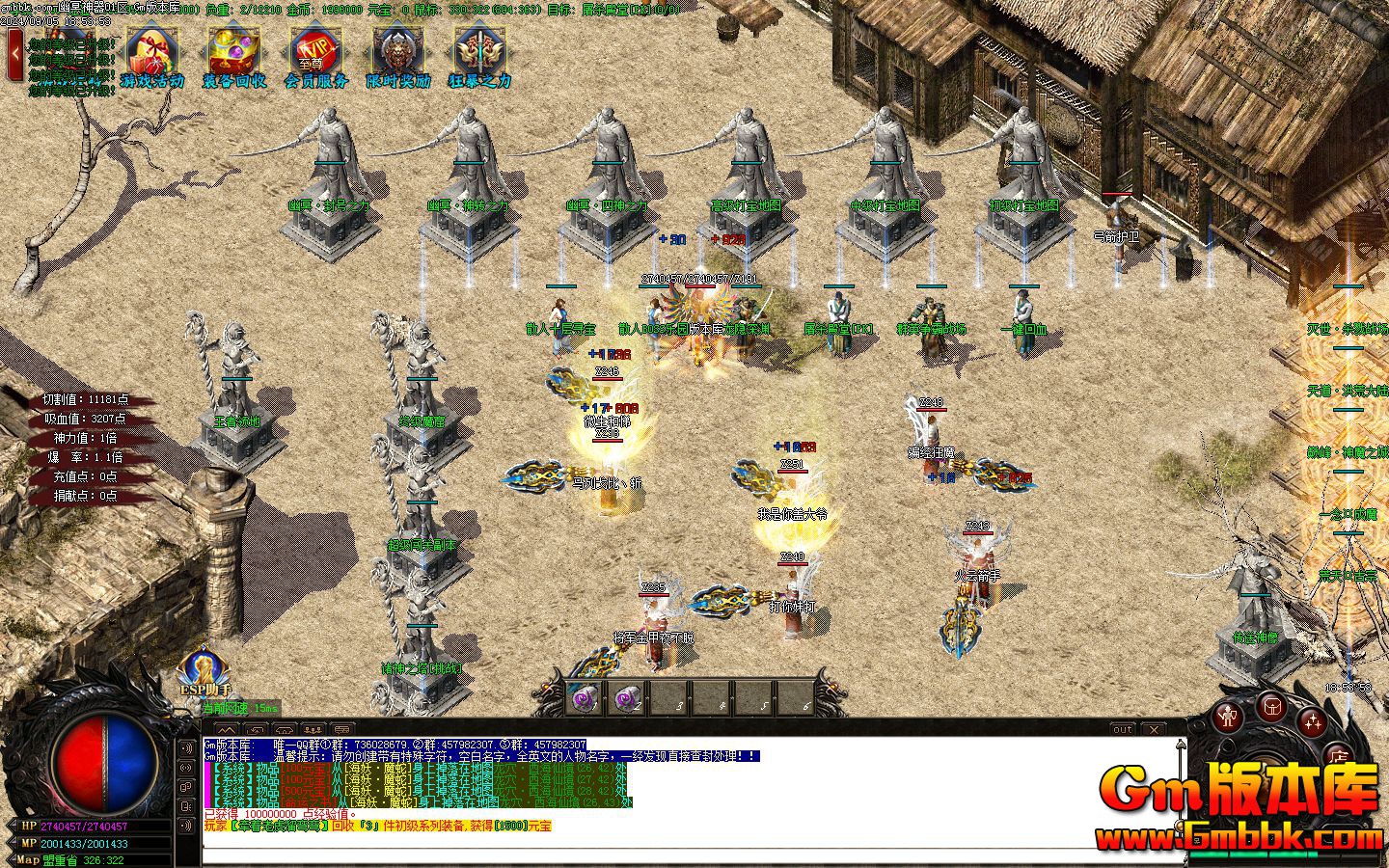
Task: Click the 'out' button above the chat
Action: click(x=1122, y=729)
